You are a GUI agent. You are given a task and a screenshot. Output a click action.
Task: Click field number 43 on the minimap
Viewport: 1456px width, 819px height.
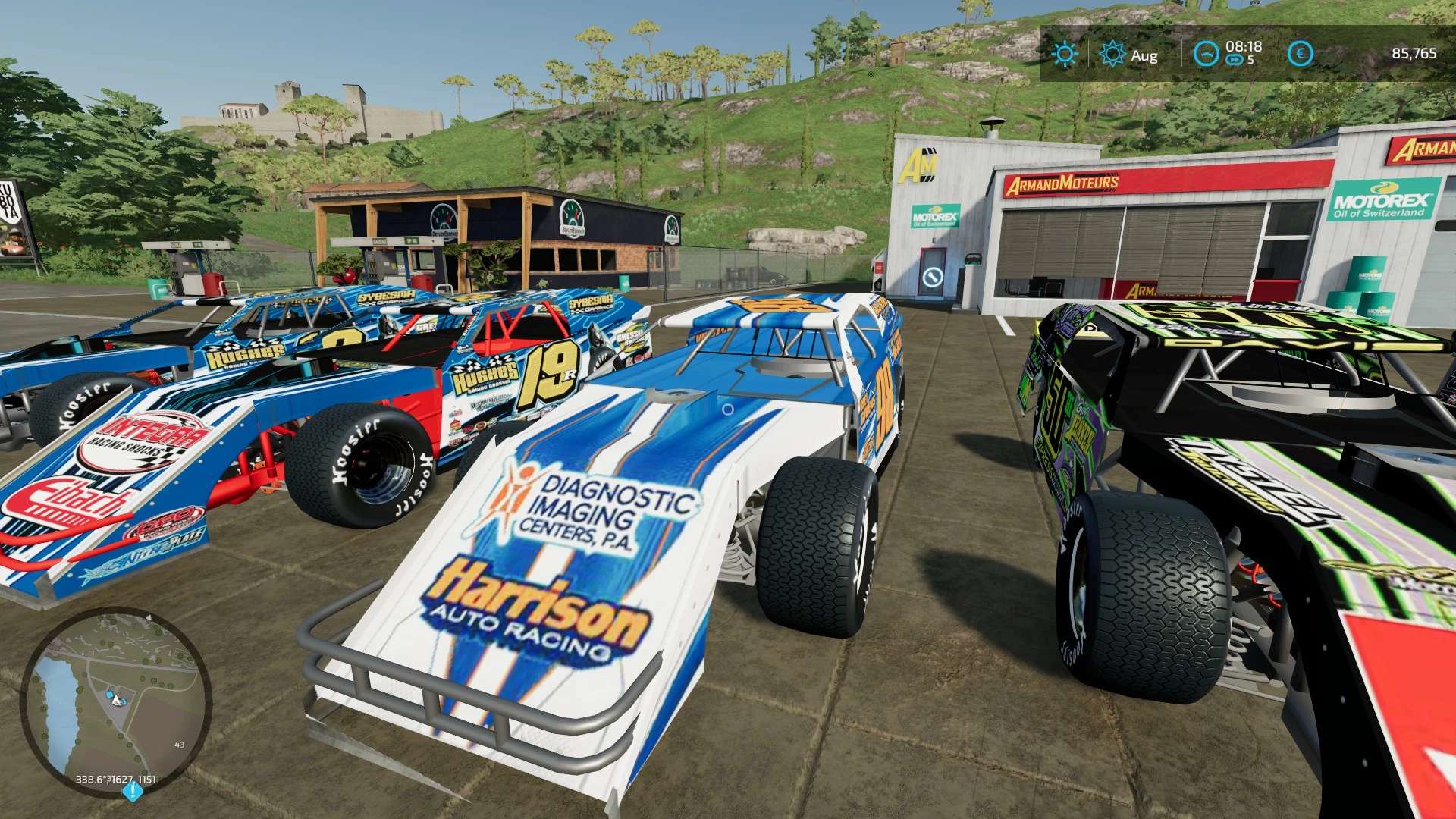click(179, 745)
